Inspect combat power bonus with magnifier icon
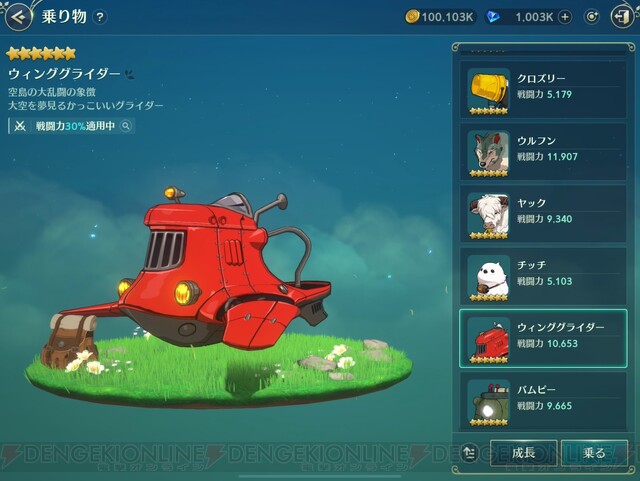The image size is (640, 481). tap(126, 127)
